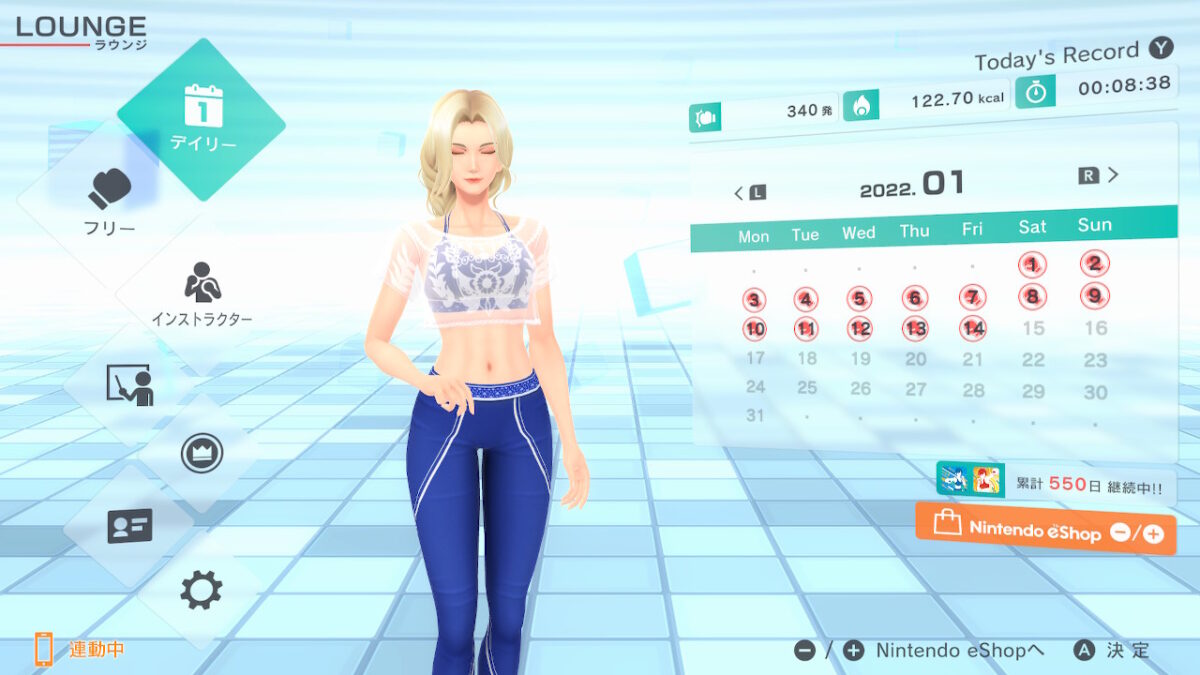Select January 1 on the calendar
This screenshot has width=1200, height=675.
point(1032,265)
